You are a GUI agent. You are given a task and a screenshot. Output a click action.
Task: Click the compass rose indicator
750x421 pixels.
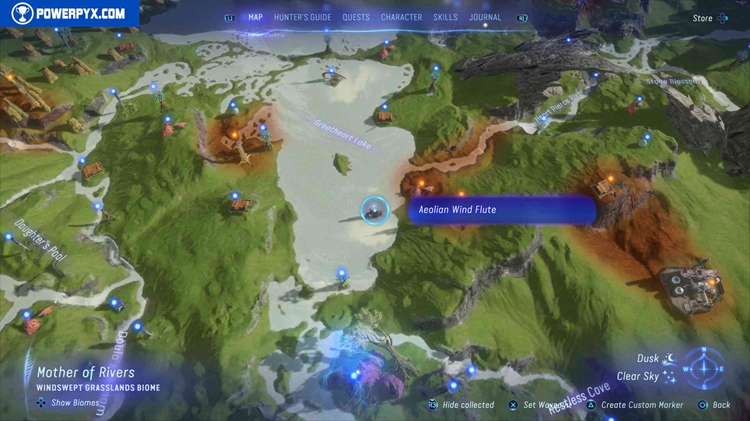tap(705, 367)
